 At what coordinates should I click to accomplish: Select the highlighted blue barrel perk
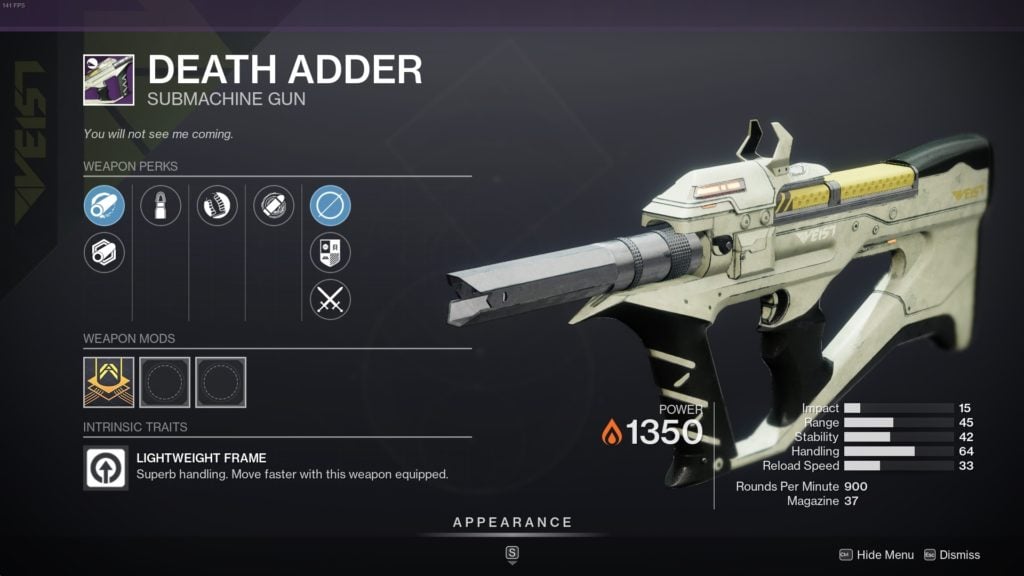(104, 206)
